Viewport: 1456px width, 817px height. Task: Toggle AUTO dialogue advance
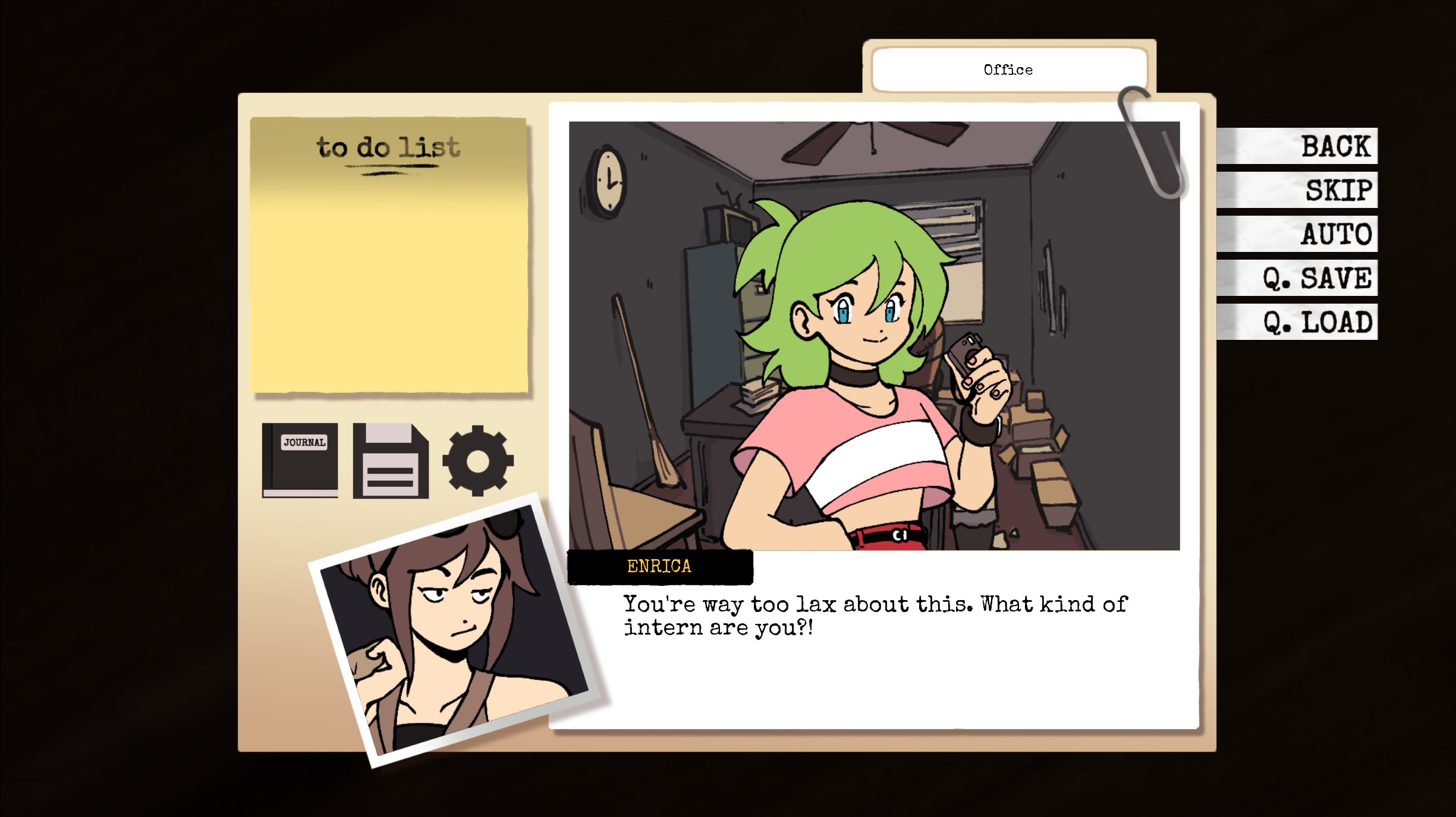click(x=1335, y=234)
